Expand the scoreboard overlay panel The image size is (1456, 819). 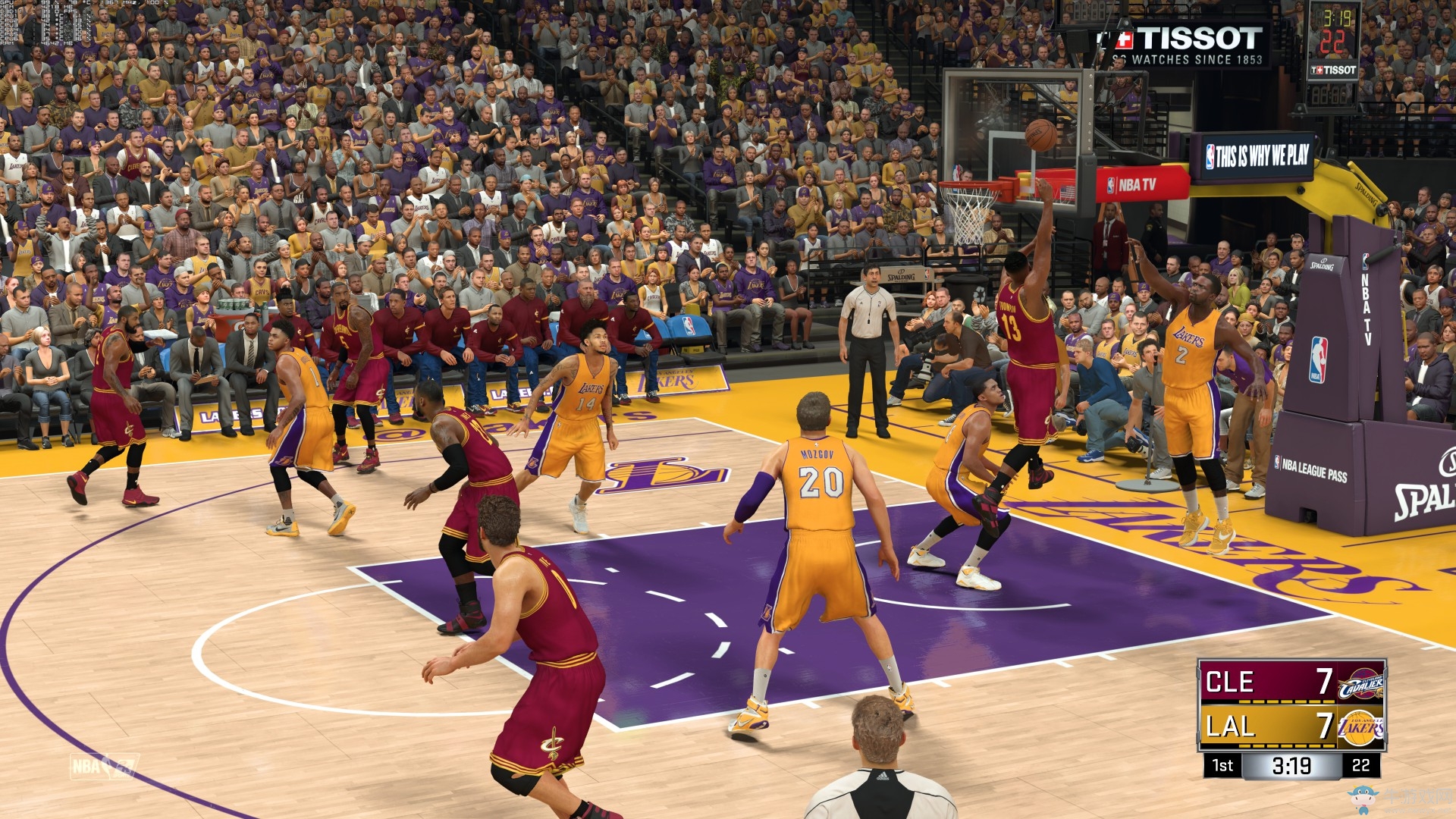1291,703
